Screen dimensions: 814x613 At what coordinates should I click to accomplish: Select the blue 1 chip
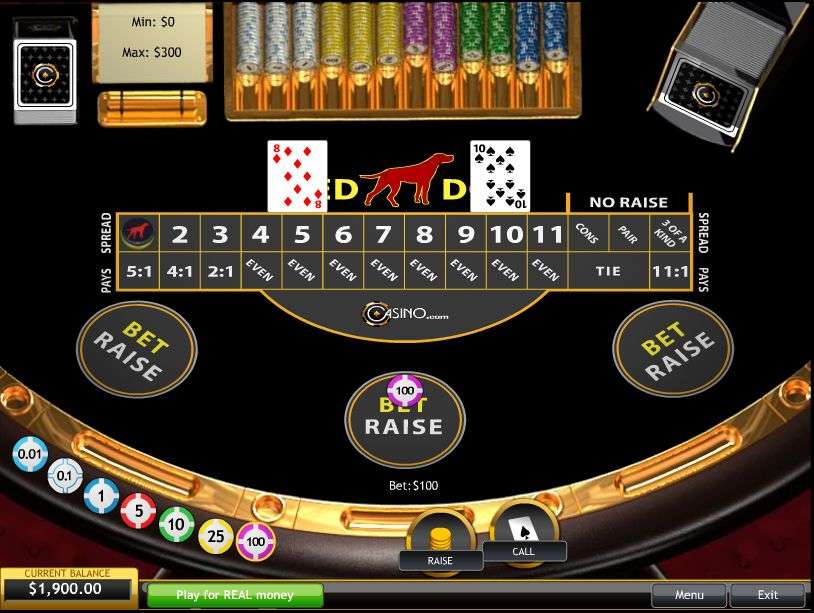coord(101,495)
